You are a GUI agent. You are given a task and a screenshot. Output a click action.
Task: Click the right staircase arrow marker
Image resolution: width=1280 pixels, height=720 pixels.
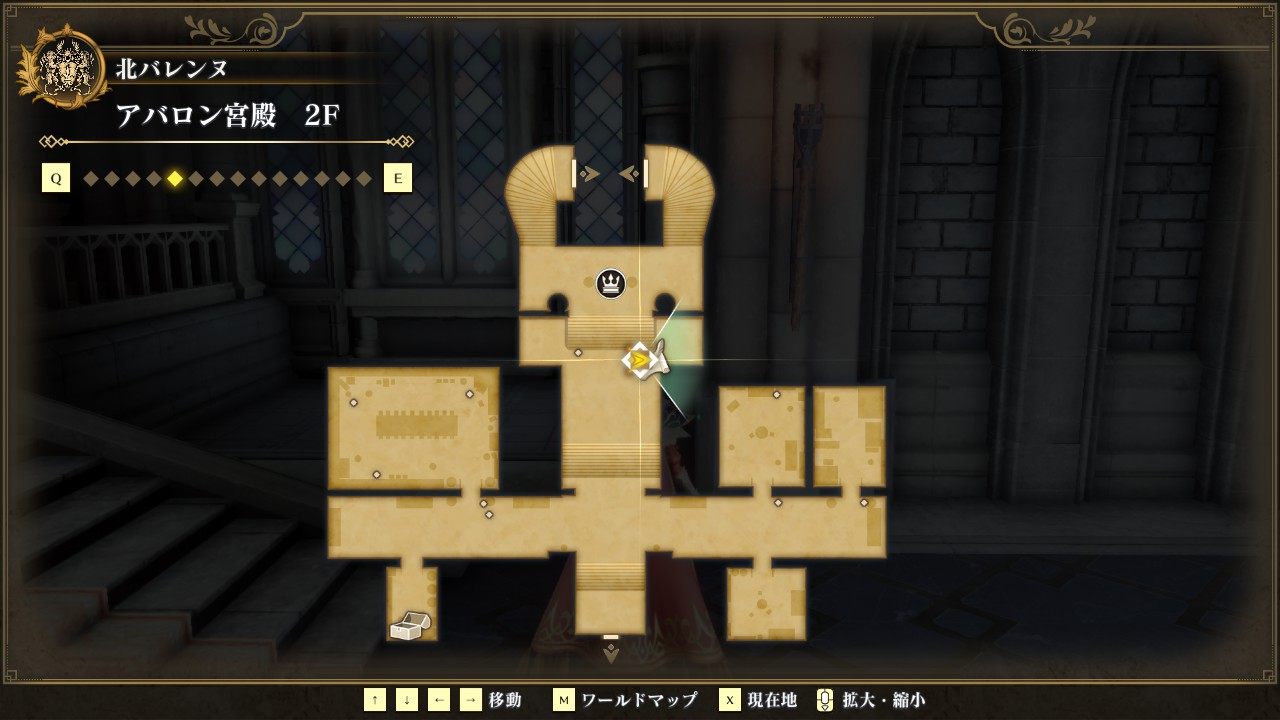click(633, 174)
